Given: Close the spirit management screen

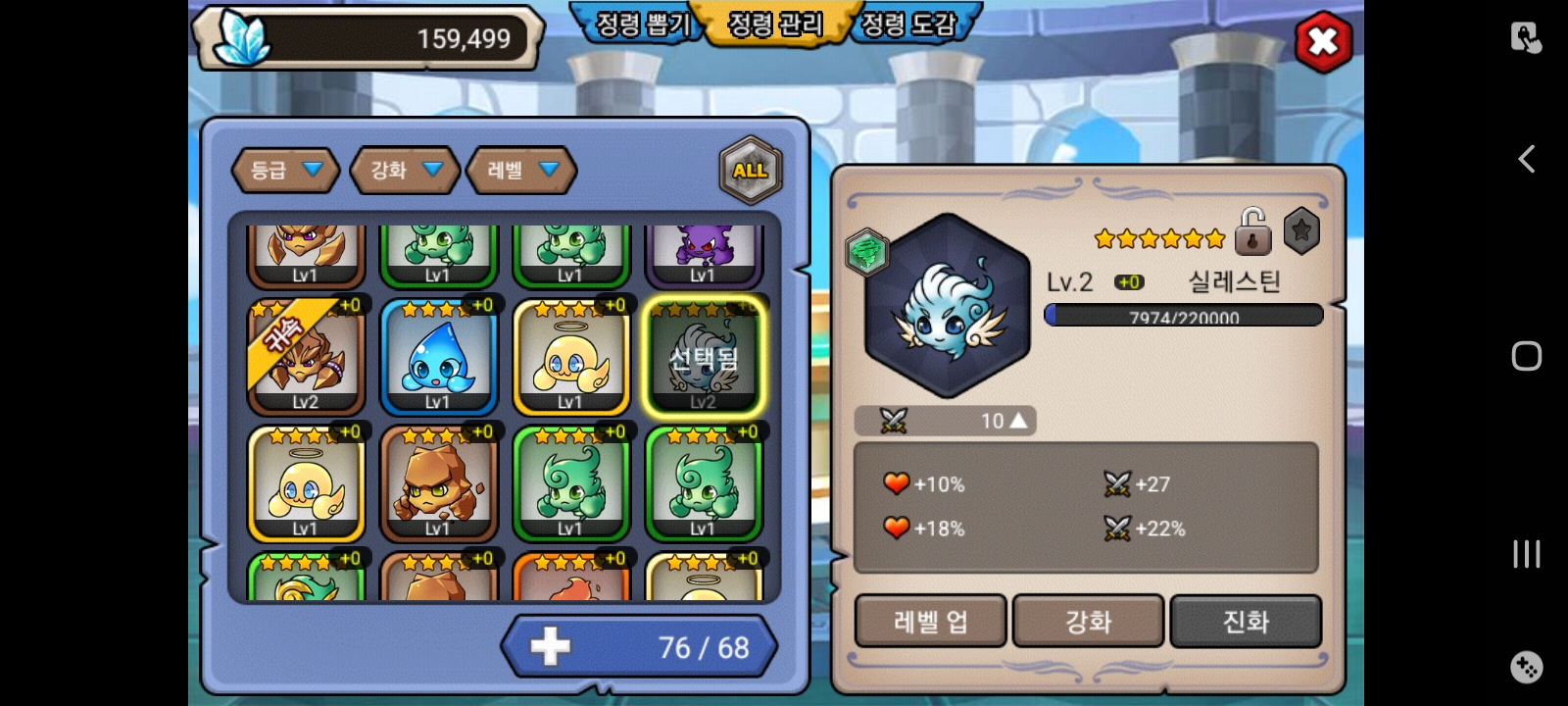Looking at the screenshot, I should (x=1323, y=42).
